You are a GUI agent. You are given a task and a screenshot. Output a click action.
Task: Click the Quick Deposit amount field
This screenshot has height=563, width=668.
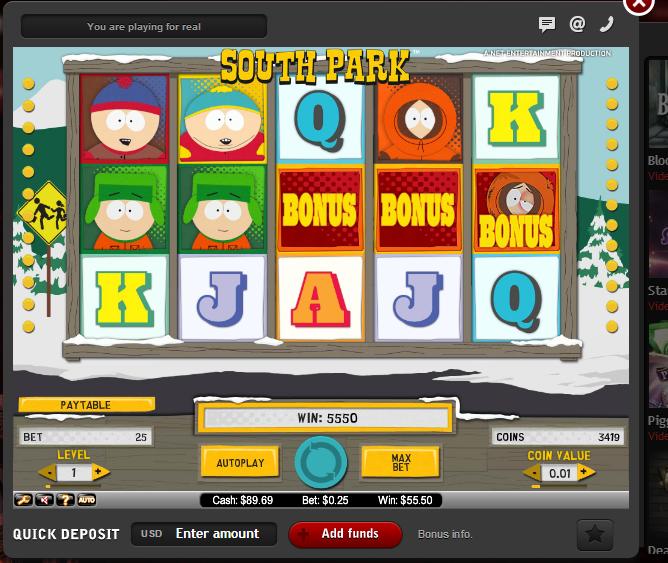click(217, 534)
